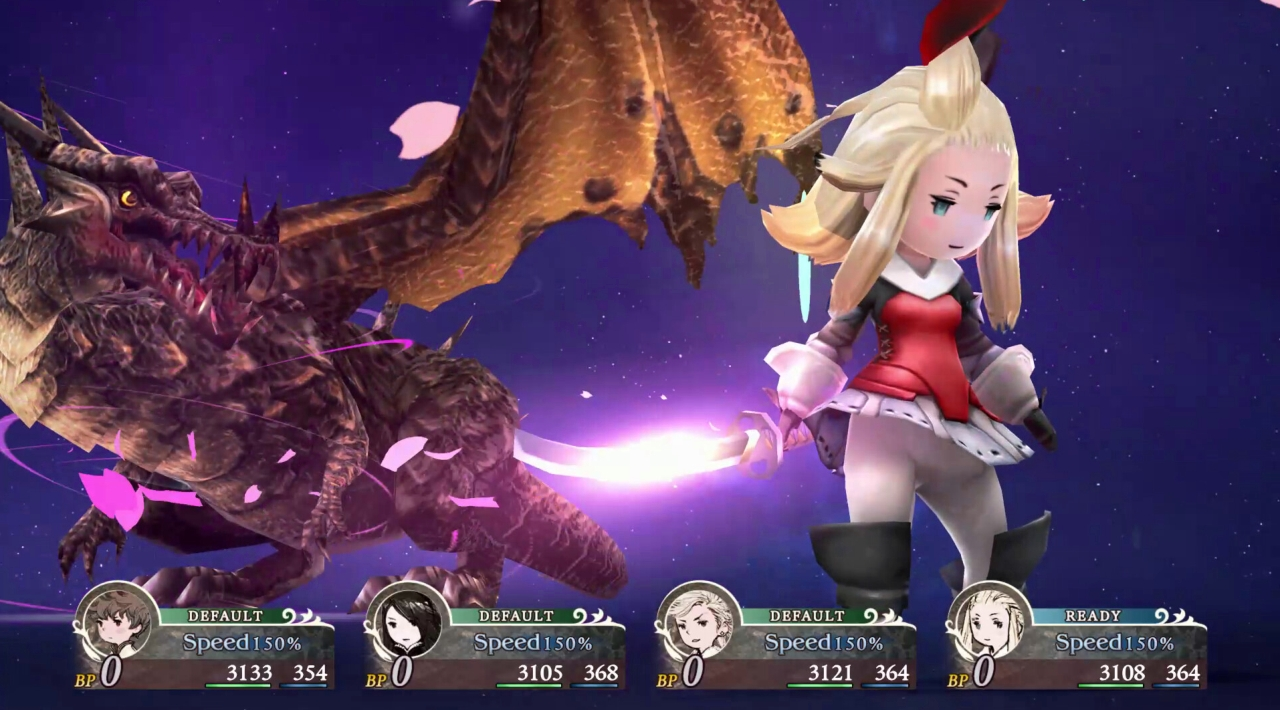The width and height of the screenshot is (1280, 710).
Task: Click the slicked-back gray-haired party portrait
Action: tap(698, 621)
